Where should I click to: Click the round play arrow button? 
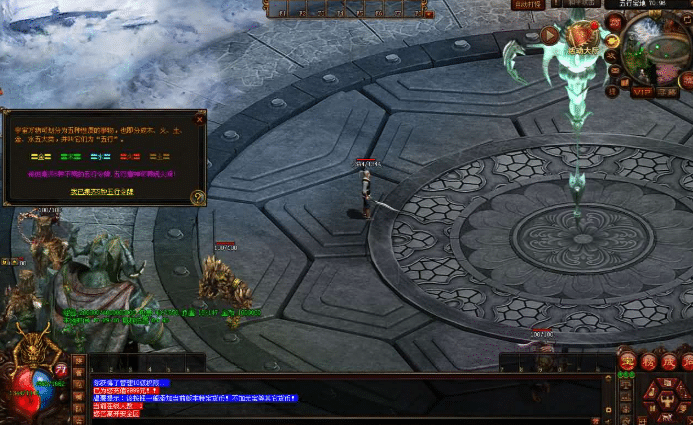[549, 35]
